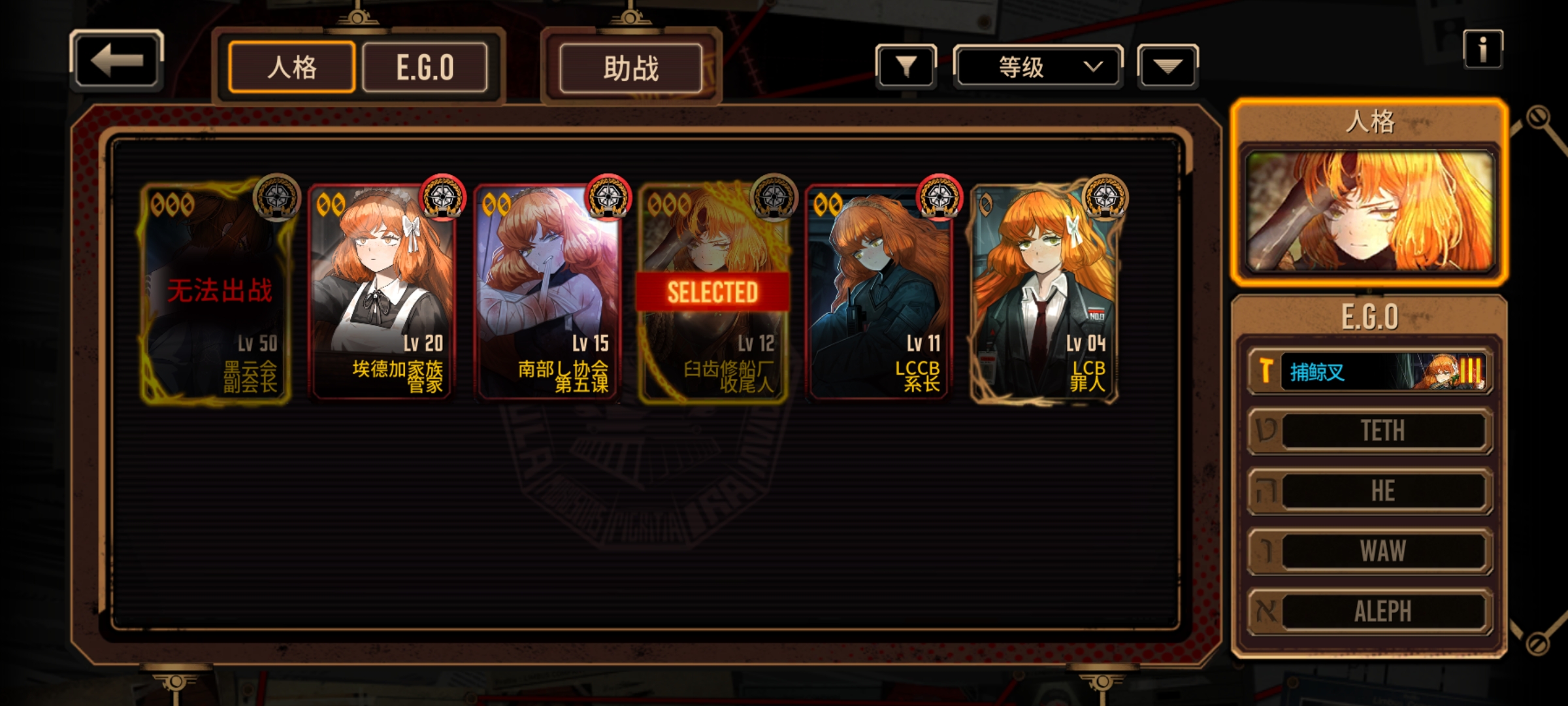Image resolution: width=1568 pixels, height=706 pixels.
Task: Choose the Lv 04 LCB罪人 card
Action: click(1044, 292)
